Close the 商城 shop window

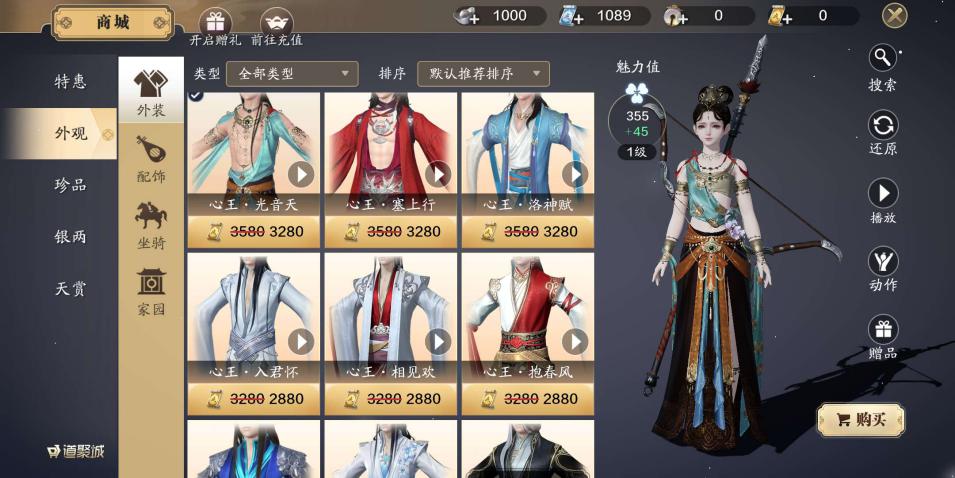point(894,15)
